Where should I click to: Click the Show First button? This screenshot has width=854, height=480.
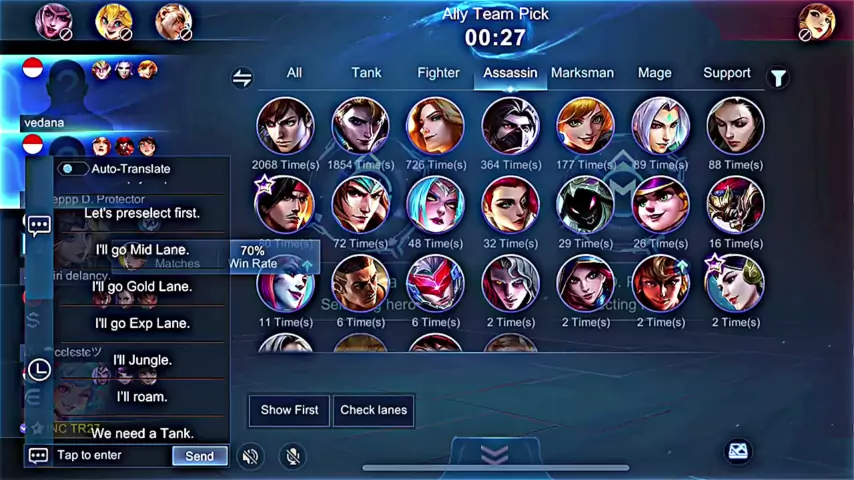click(x=289, y=410)
